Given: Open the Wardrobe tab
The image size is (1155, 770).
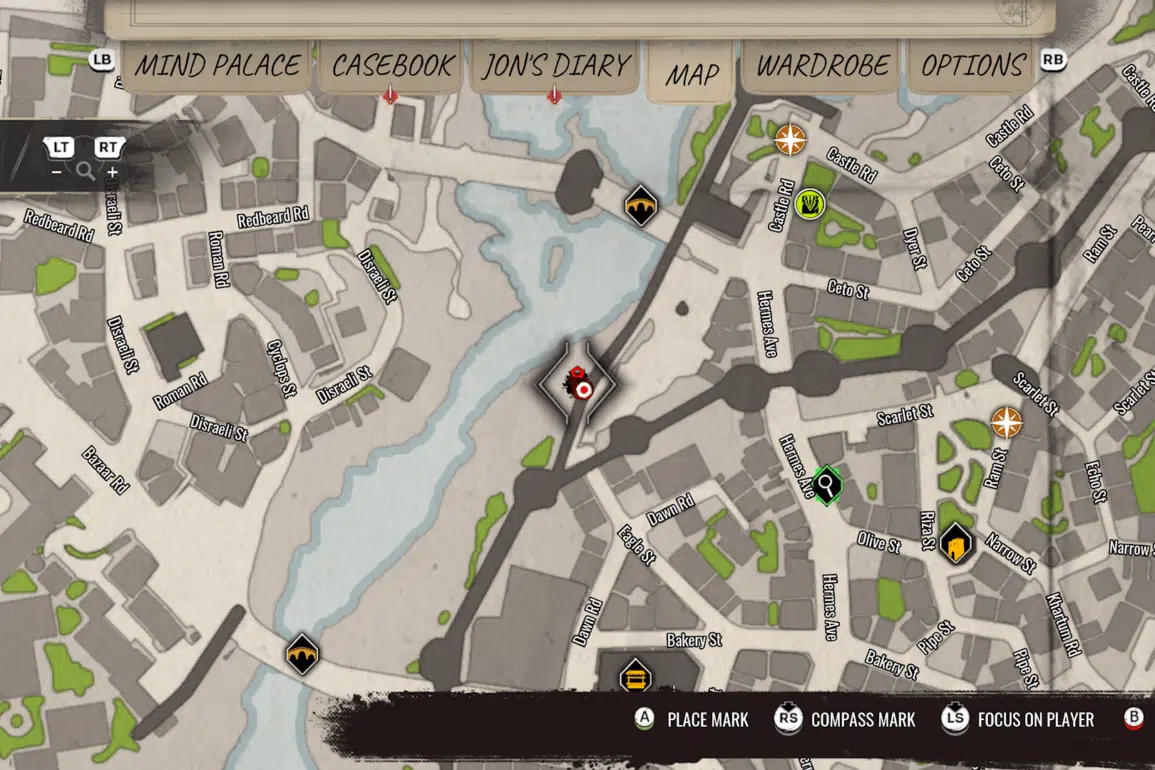Looking at the screenshot, I should click(x=823, y=66).
